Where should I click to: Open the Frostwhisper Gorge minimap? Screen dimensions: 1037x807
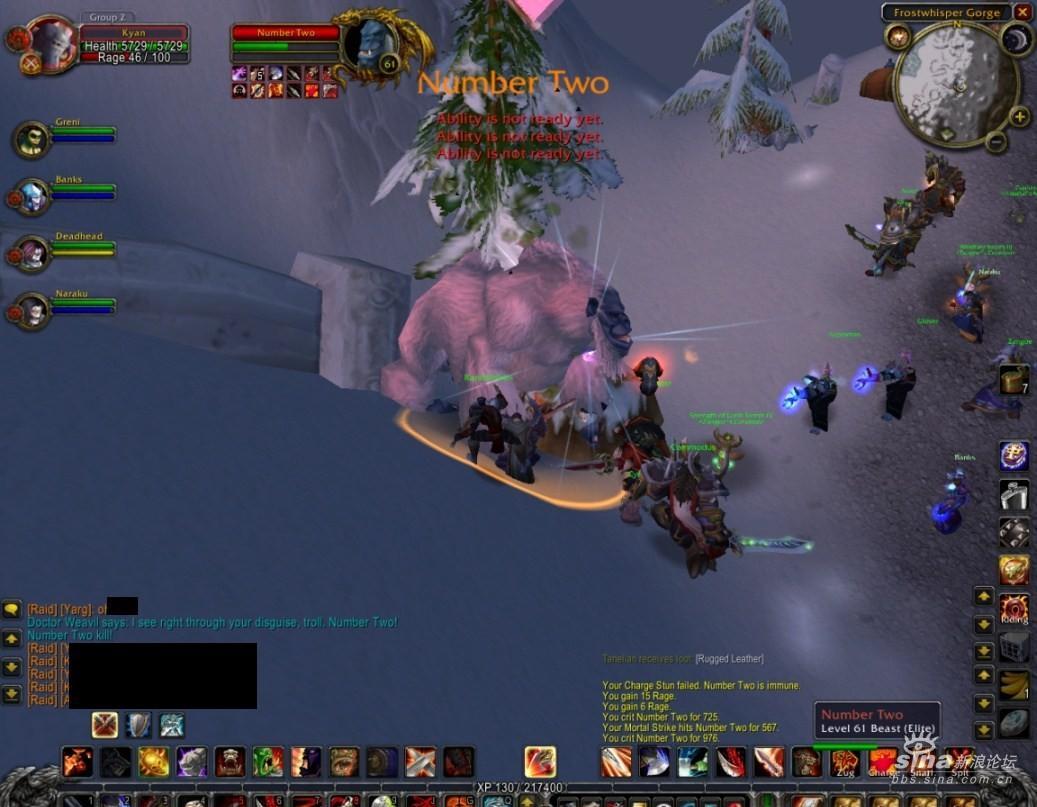(x=956, y=85)
